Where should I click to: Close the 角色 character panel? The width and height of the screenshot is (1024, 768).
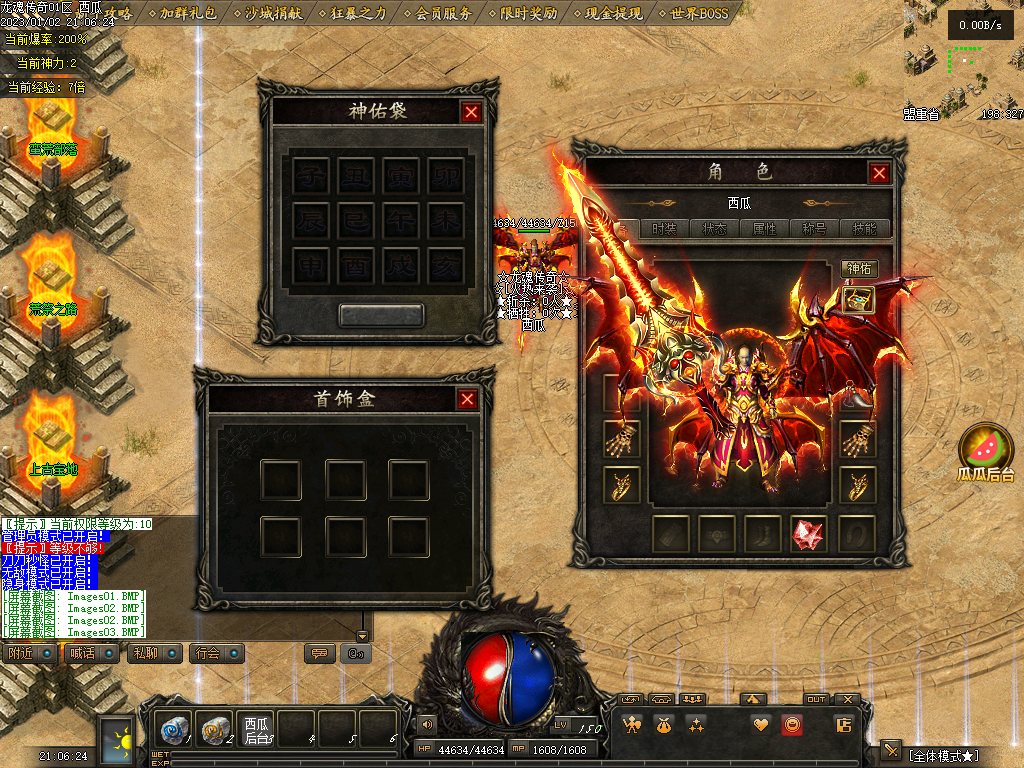(x=879, y=173)
